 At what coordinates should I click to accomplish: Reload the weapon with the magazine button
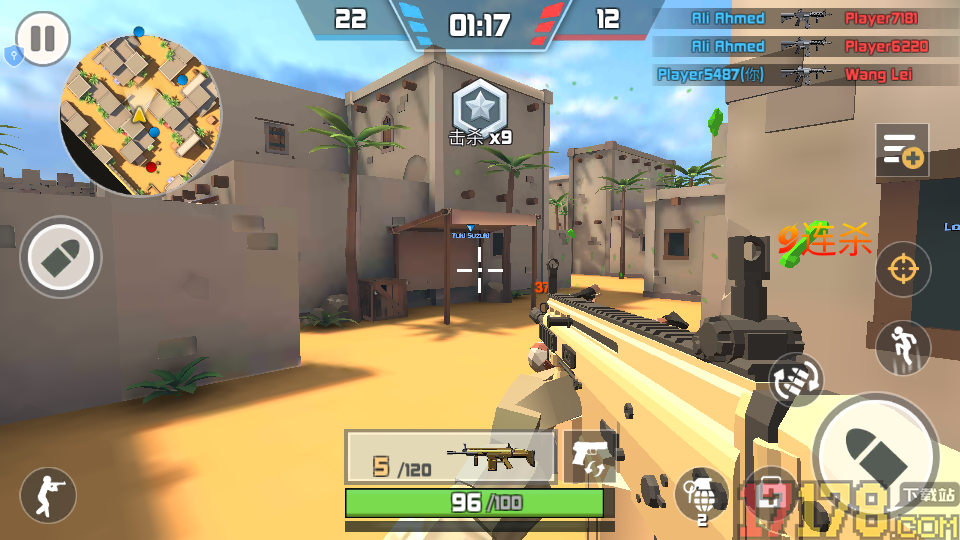point(796,381)
